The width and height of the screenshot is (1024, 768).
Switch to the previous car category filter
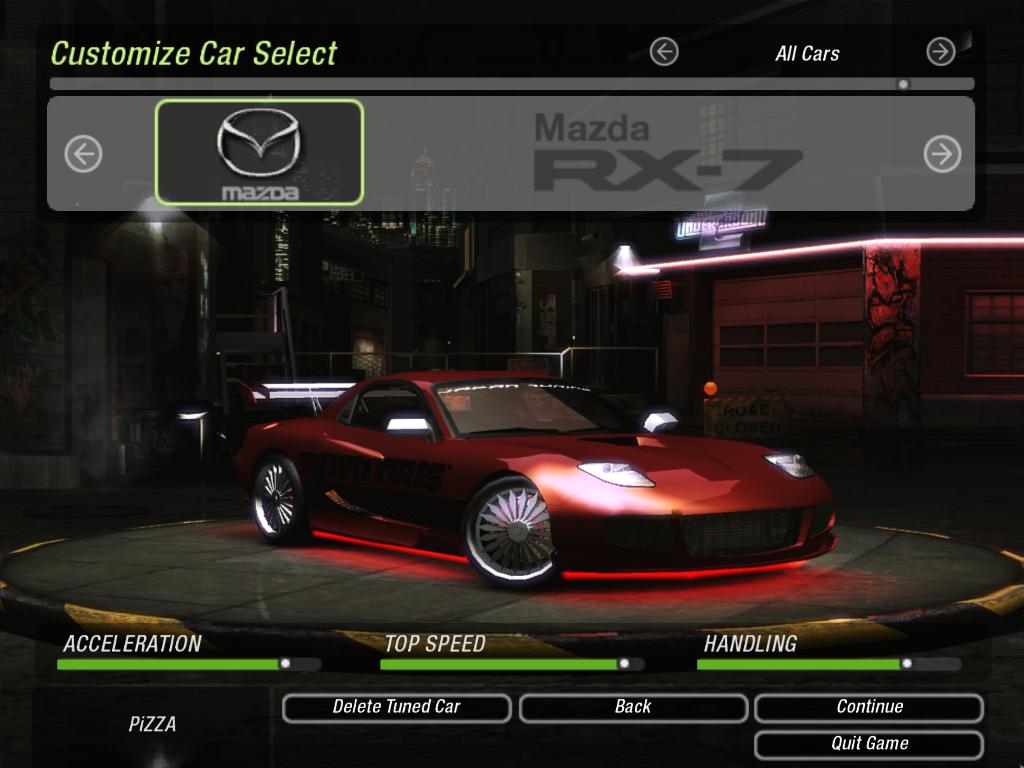coord(664,52)
